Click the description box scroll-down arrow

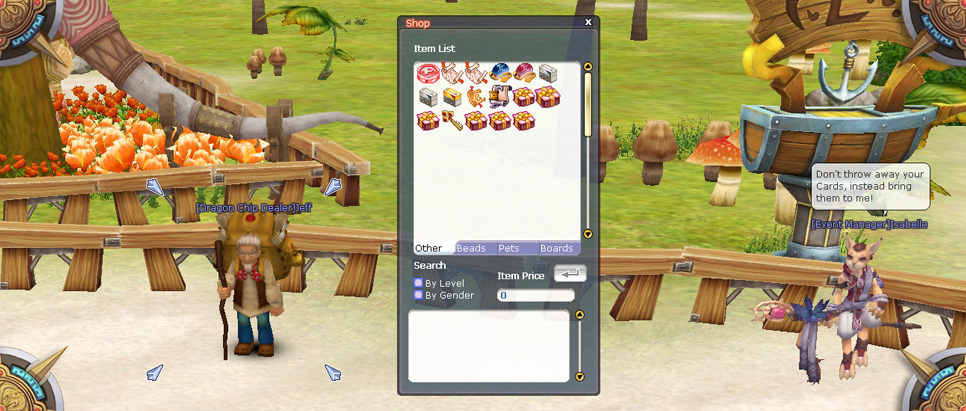point(579,377)
